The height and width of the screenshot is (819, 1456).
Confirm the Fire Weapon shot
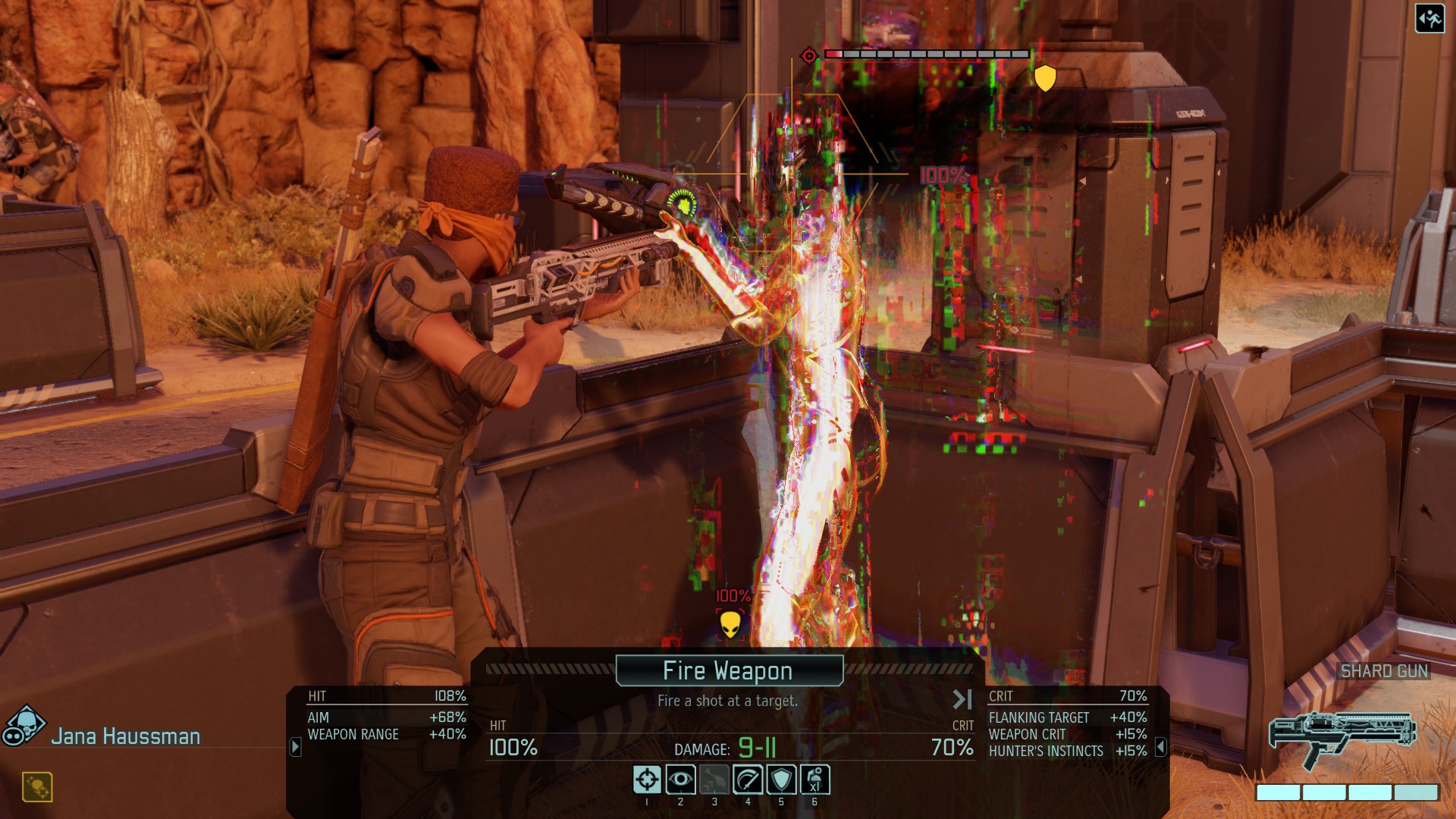click(729, 670)
